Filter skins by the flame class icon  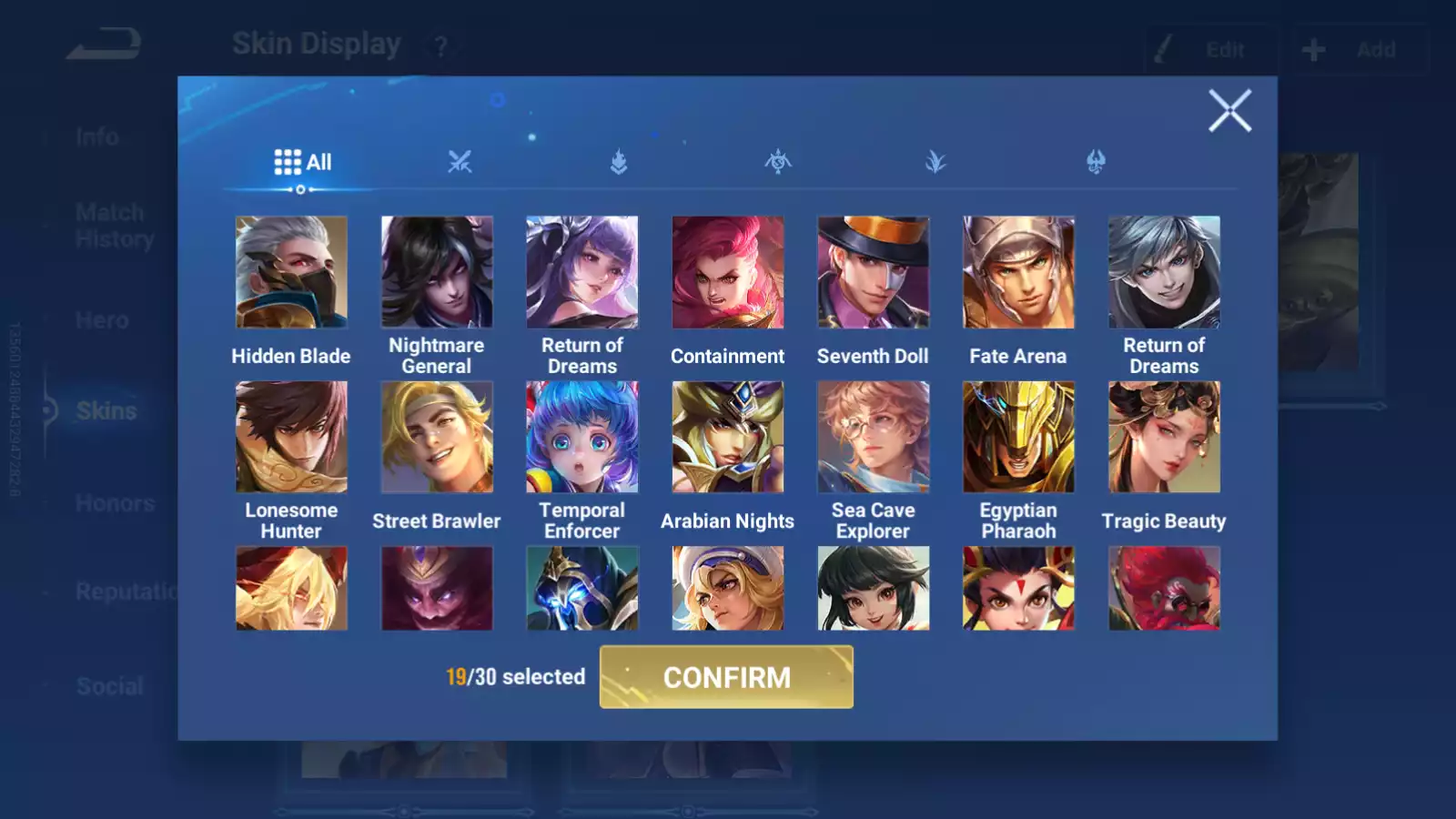click(619, 163)
